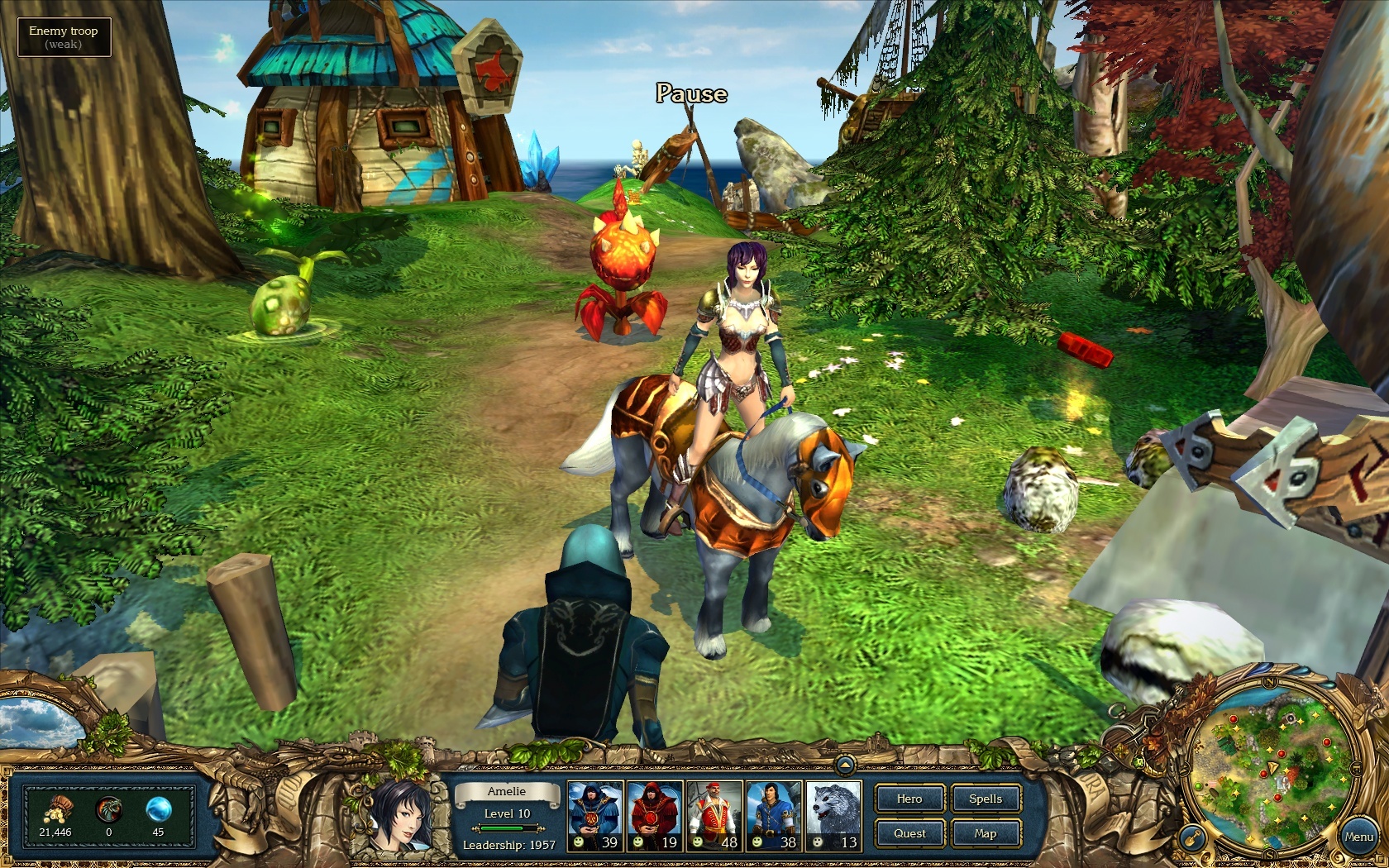Click Pause to resume the game

pyautogui.click(x=693, y=94)
